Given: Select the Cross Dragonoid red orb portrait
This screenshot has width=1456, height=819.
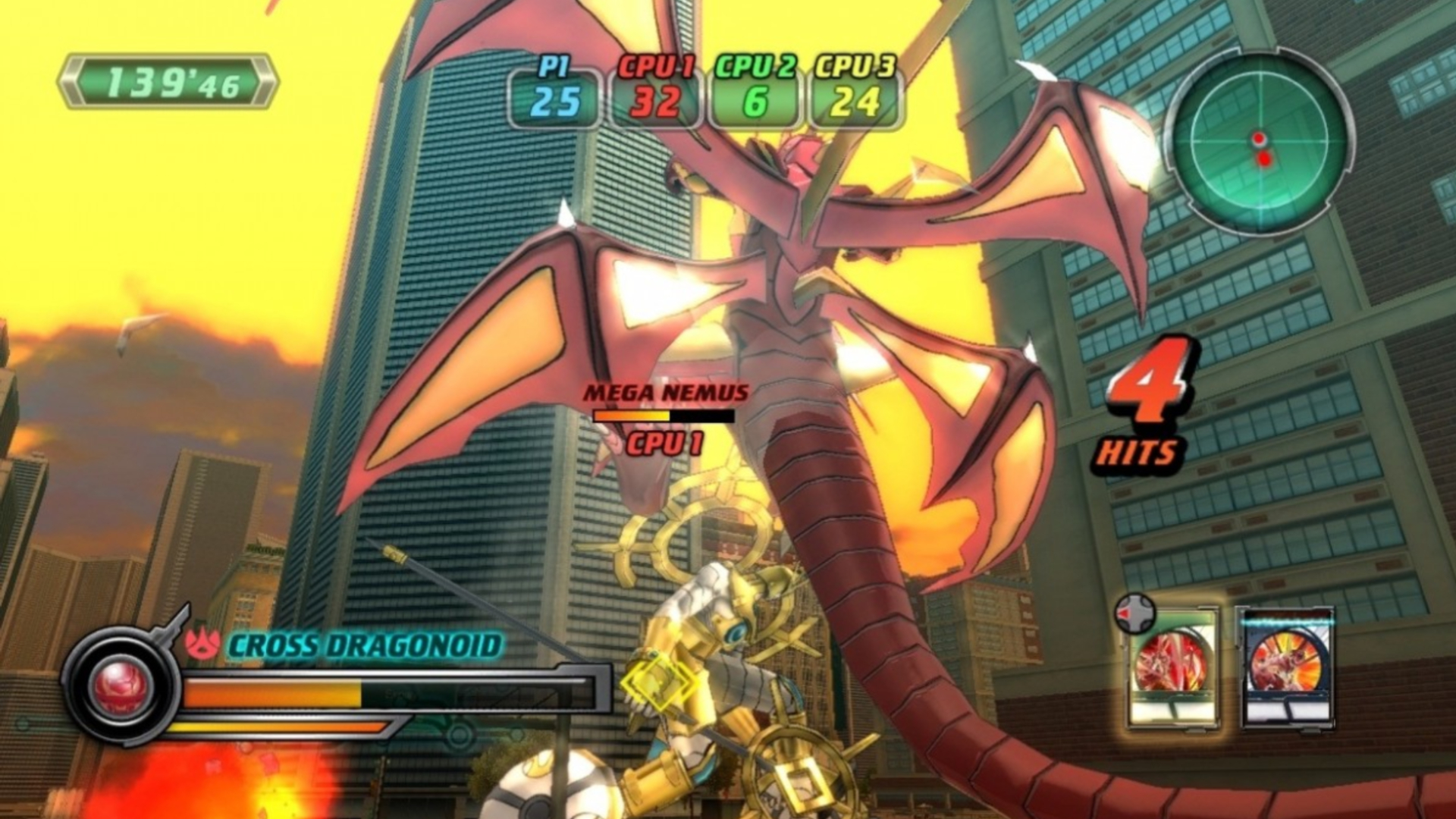Looking at the screenshot, I should click(x=120, y=686).
